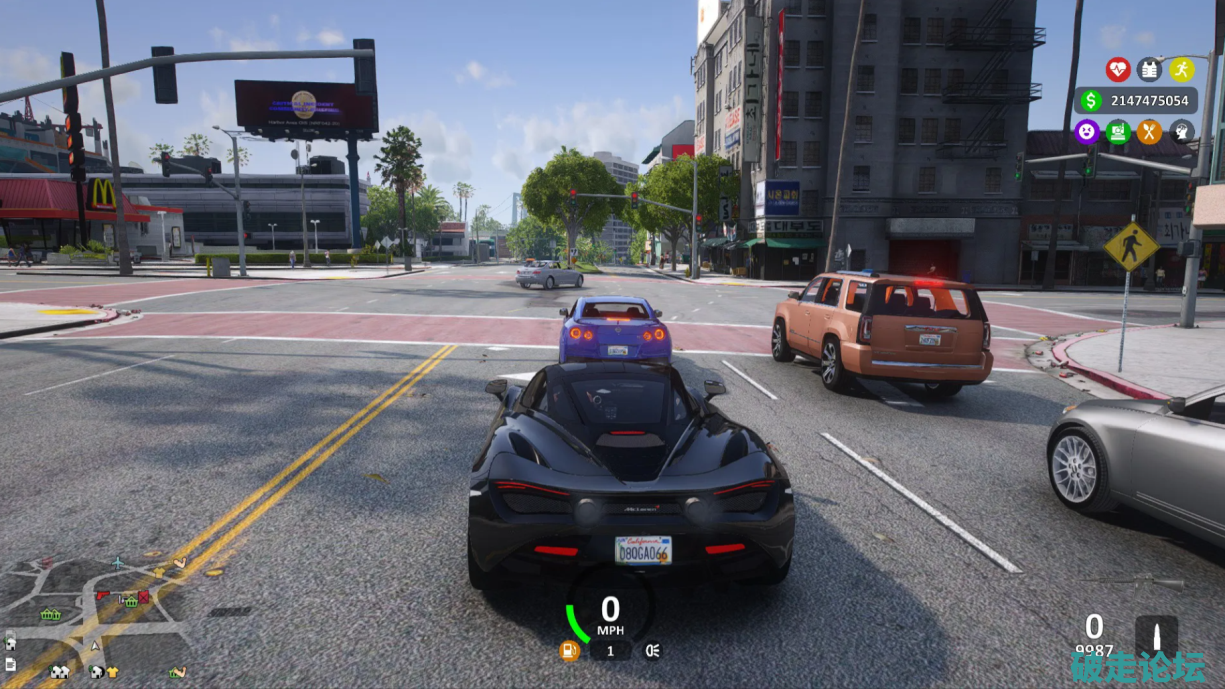Click the orange fuel pump icon

coord(569,651)
